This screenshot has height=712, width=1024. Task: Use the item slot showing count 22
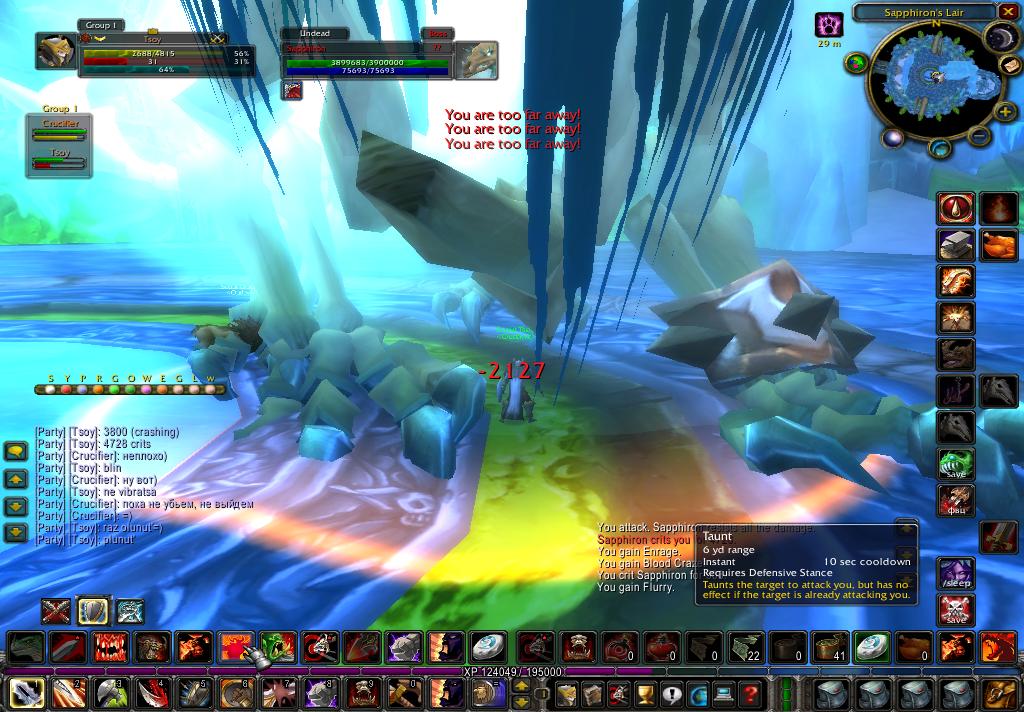(x=745, y=648)
